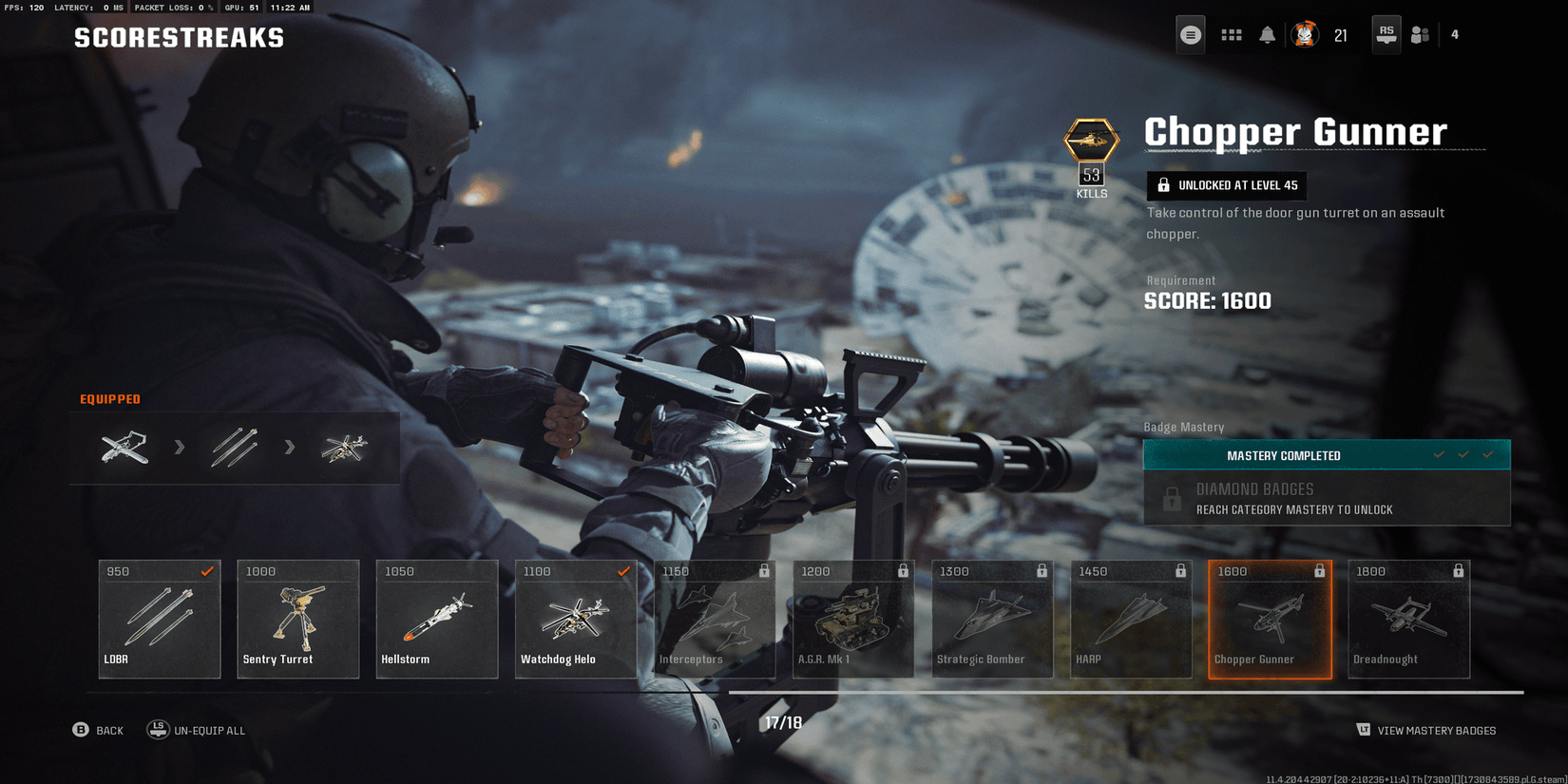
Task: Click Un-Equip All at the bottom
Action: 197,730
